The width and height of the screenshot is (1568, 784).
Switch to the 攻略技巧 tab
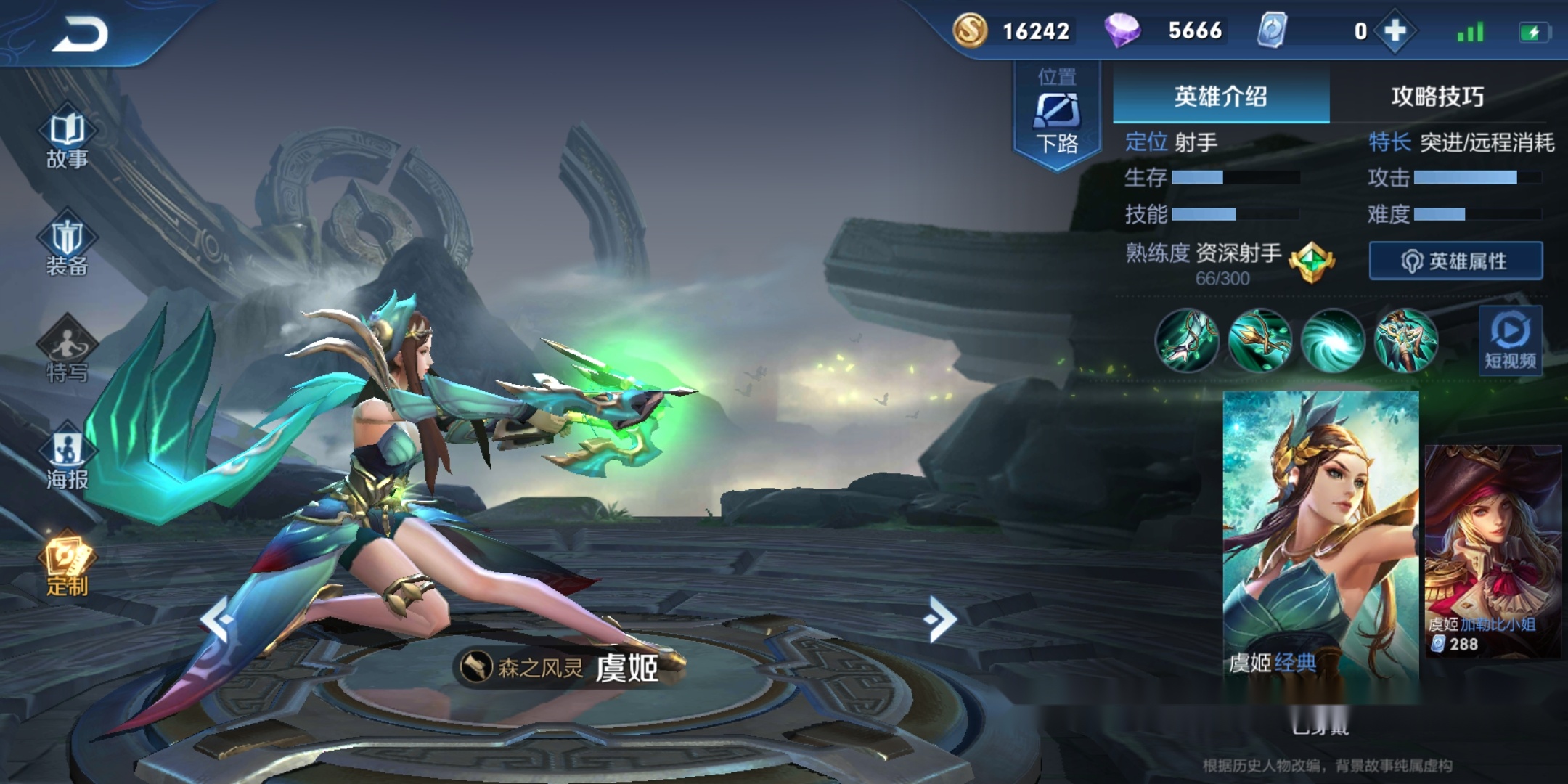pos(1437,96)
